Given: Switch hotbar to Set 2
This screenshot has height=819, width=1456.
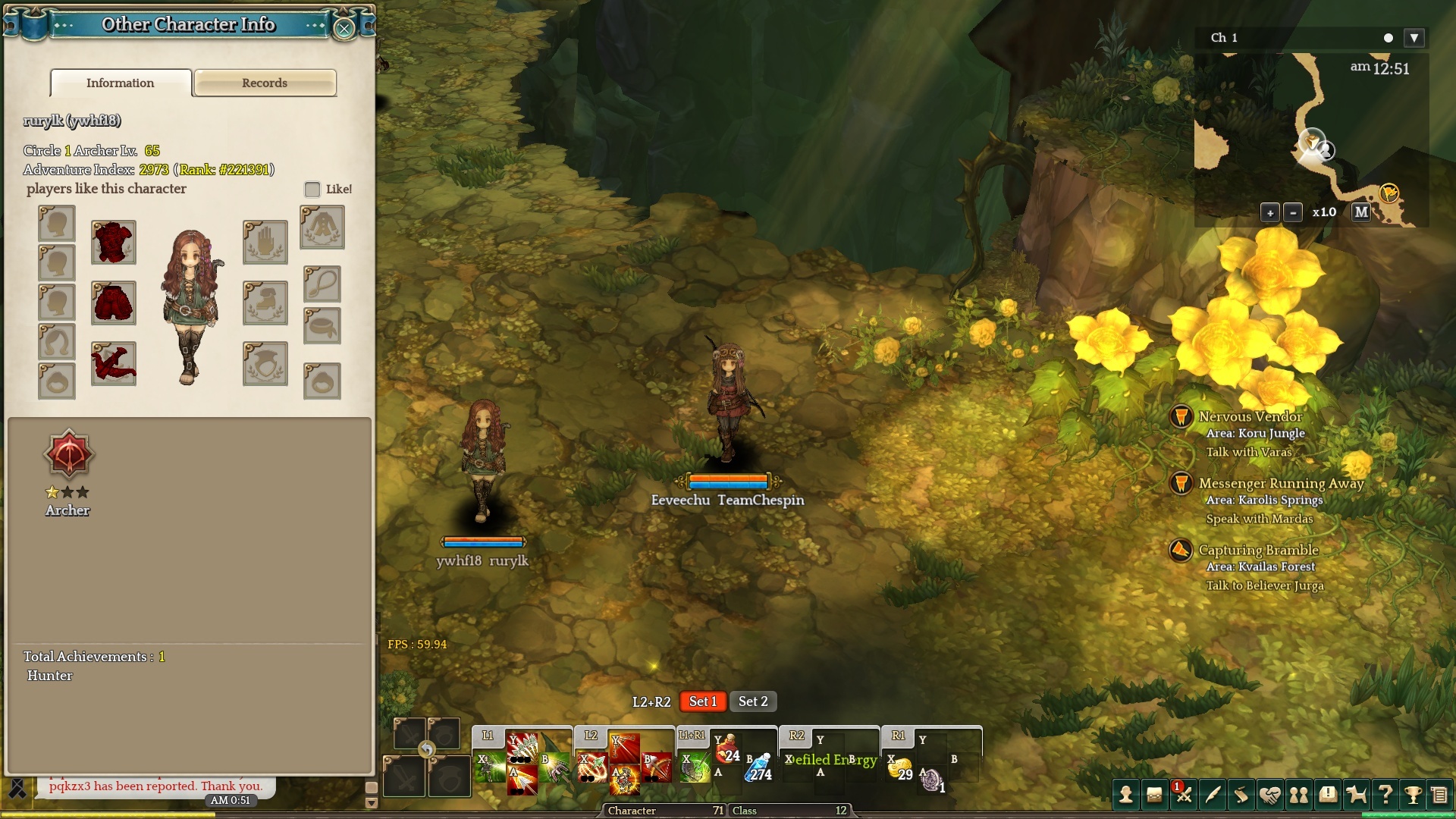Looking at the screenshot, I should tap(753, 701).
